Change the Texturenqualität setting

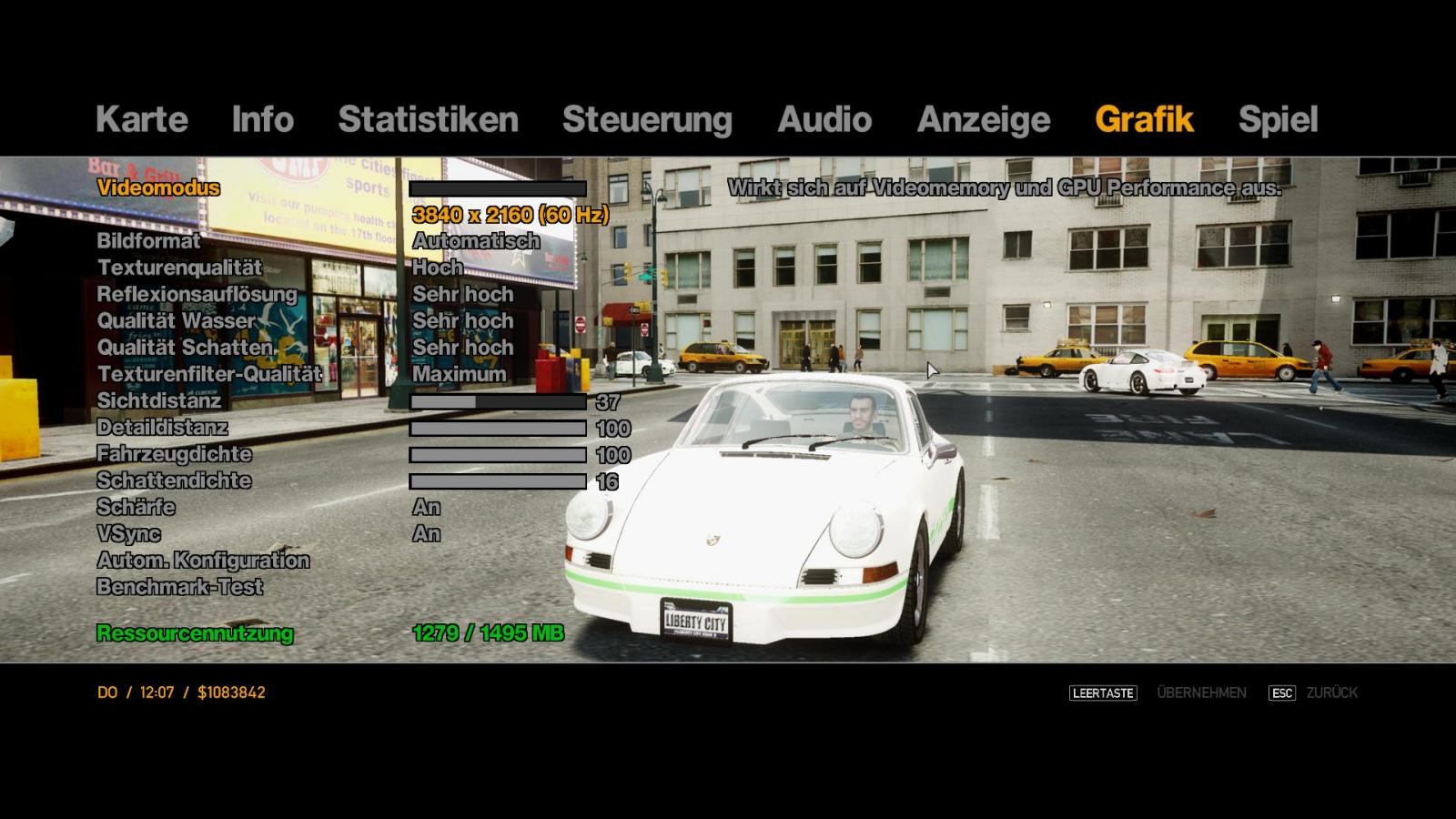pos(179,268)
